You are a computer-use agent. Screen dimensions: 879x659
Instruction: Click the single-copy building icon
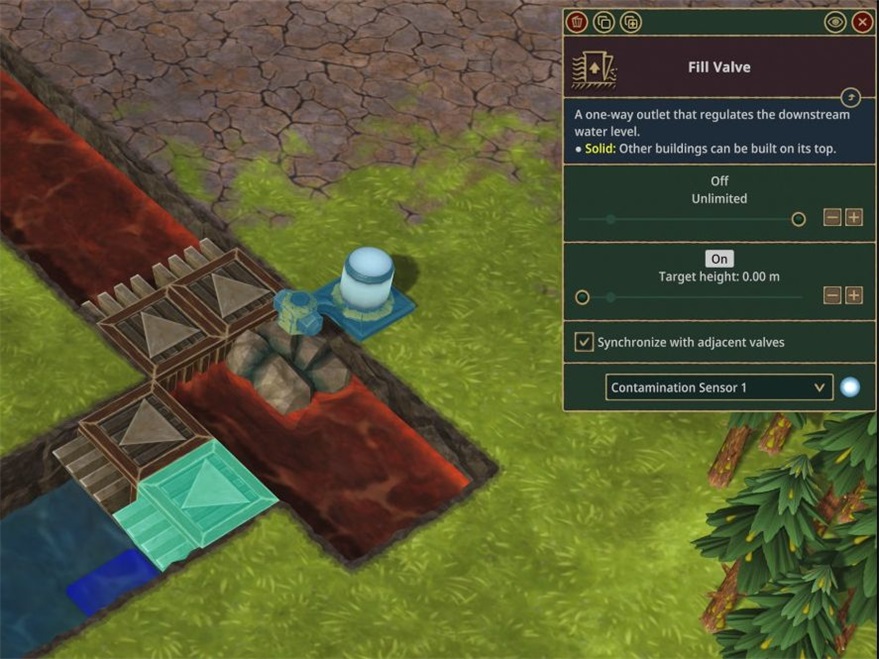pos(603,22)
